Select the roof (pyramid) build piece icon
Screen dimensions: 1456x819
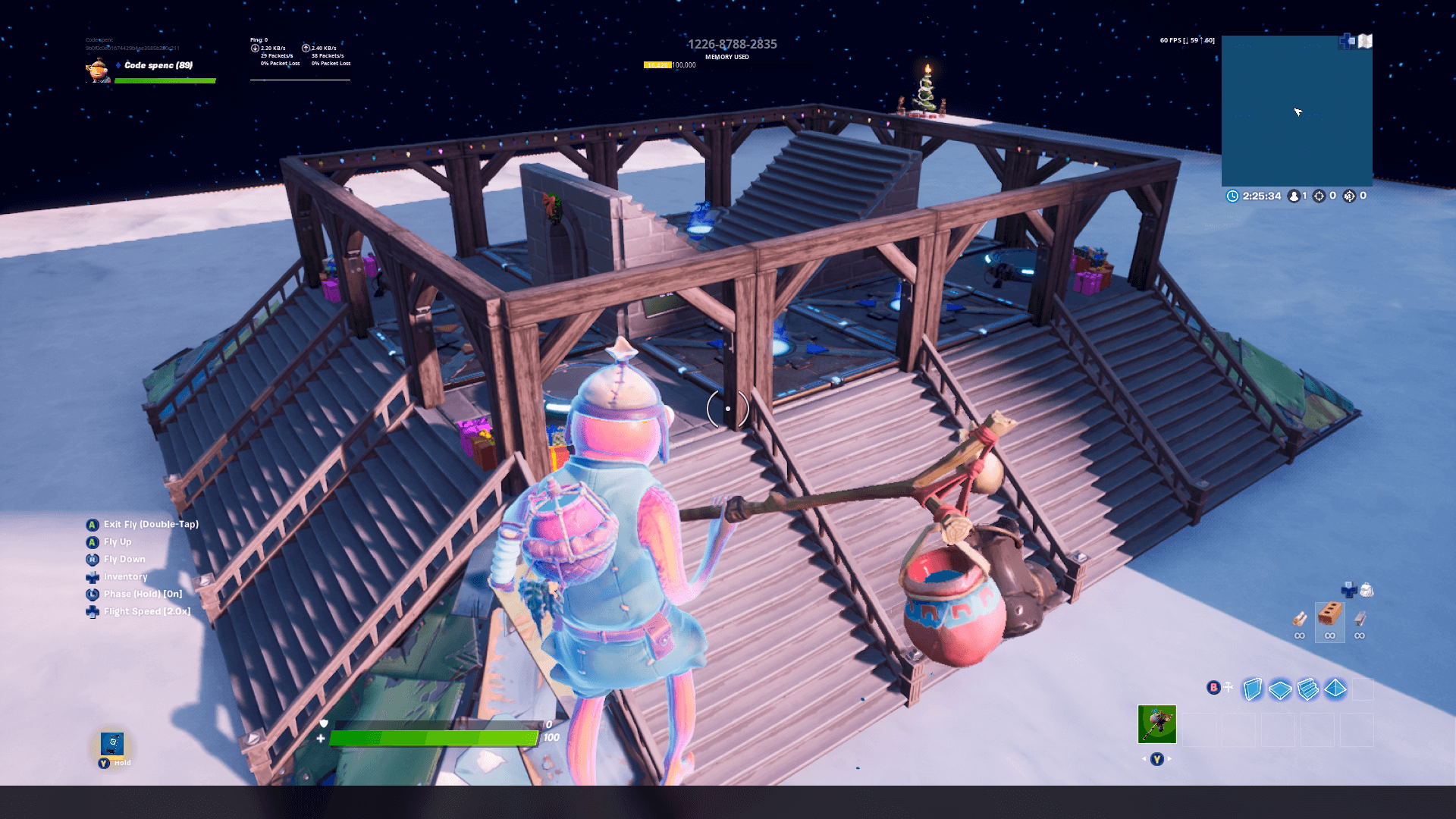click(1335, 687)
